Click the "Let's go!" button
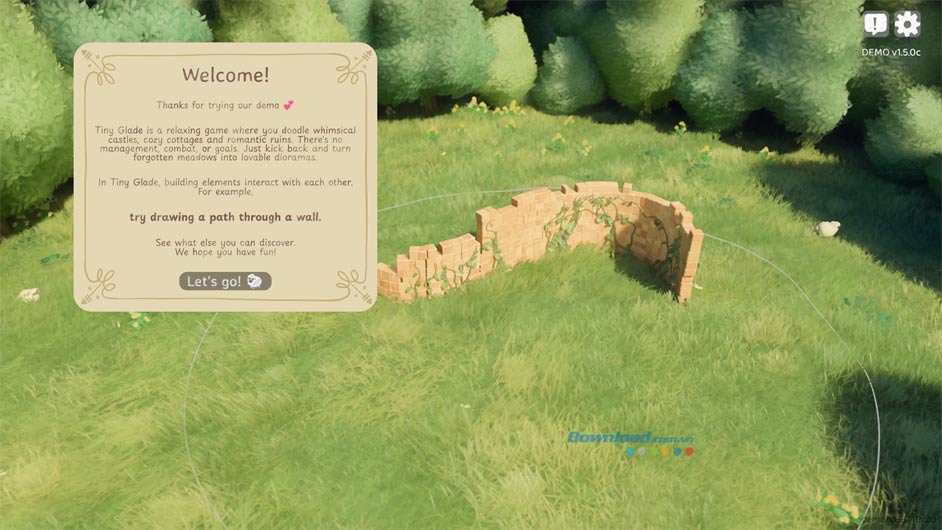 tap(225, 282)
